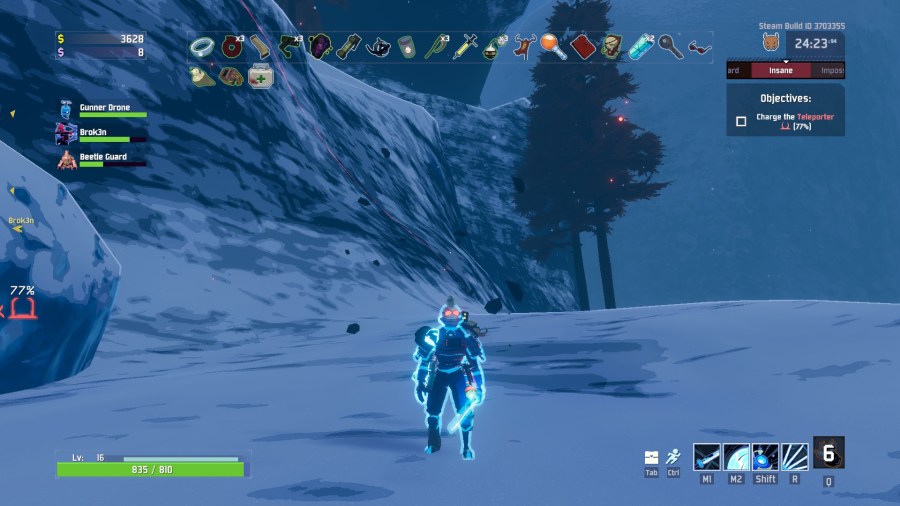This screenshot has height=506, width=900.
Task: Toggle the sprint running-man icon
Action: pyautogui.click(x=673, y=456)
